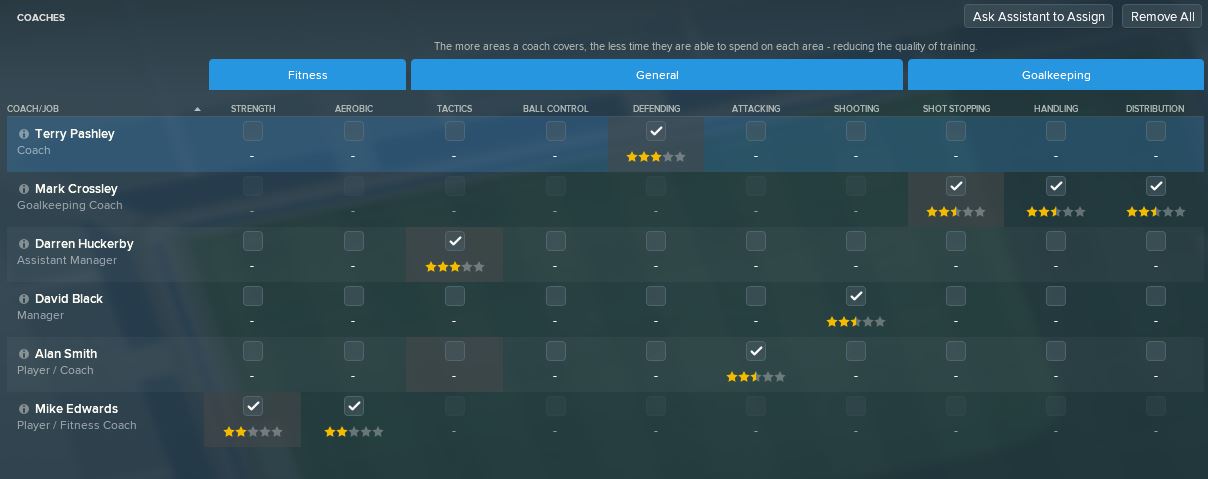Uncheck Mike Edwards' Aerobic checkbox
1208x479 pixels.
pyautogui.click(x=354, y=406)
